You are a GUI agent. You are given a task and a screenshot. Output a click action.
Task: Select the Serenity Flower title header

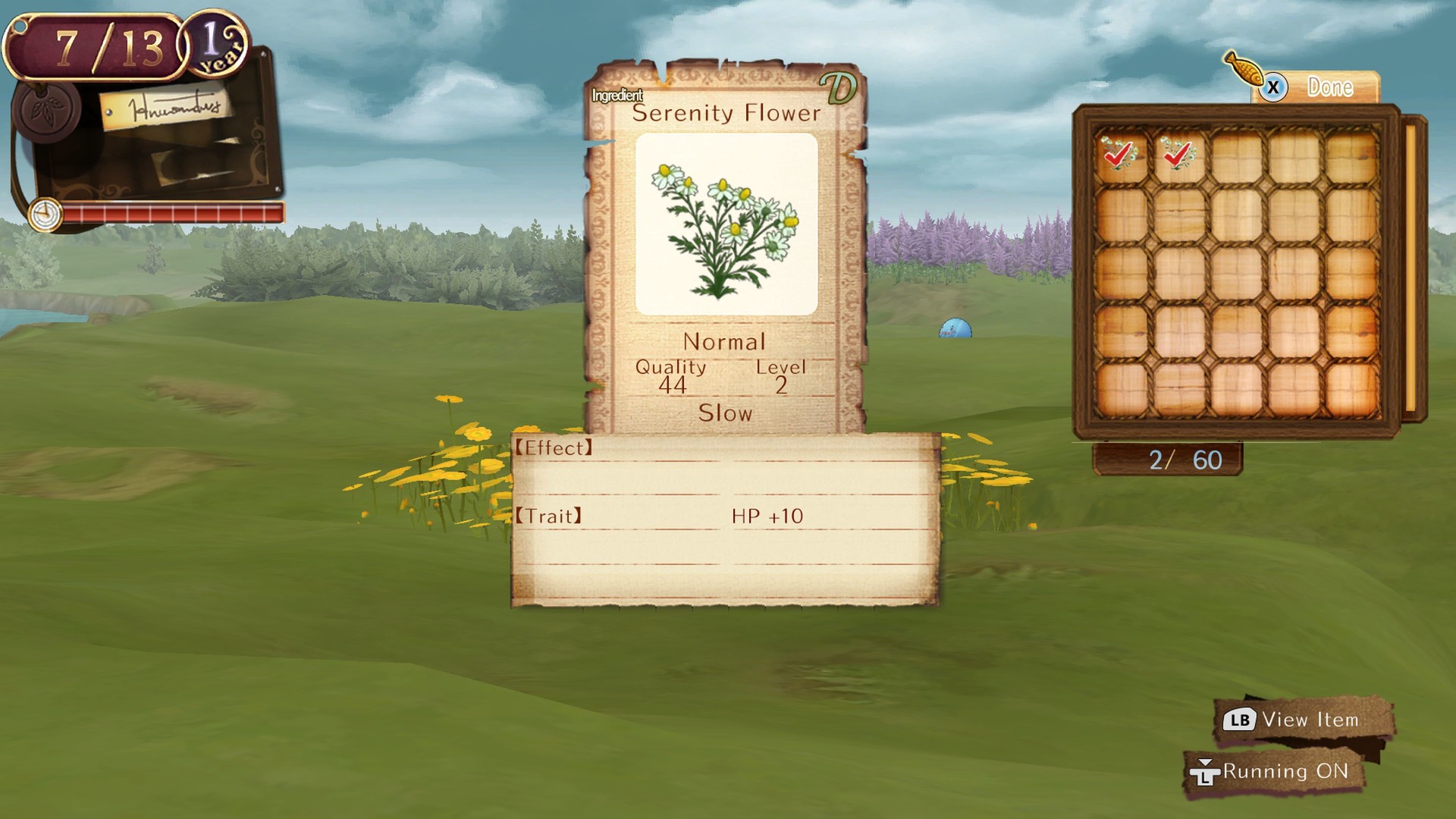click(726, 112)
